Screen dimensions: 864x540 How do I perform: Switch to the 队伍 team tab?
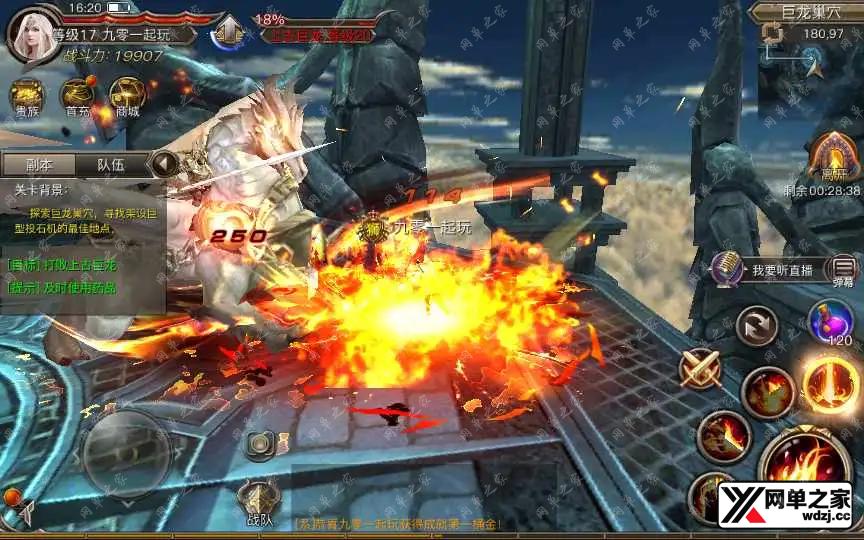110,164
